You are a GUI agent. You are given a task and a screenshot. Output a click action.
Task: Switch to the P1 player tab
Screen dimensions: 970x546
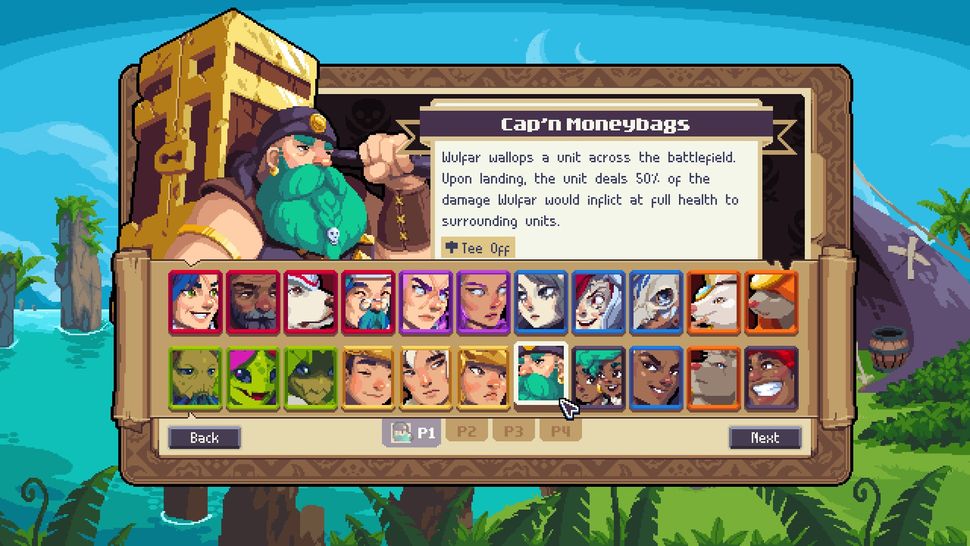[411, 432]
